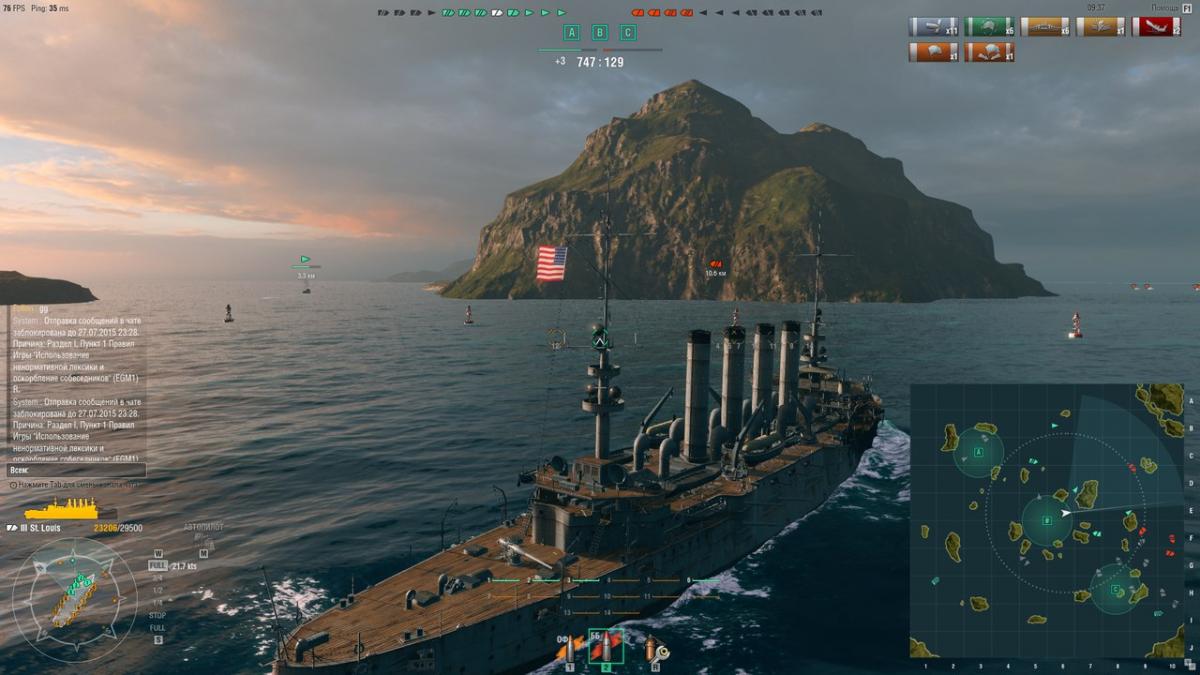Viewport: 1200px width, 675px height.
Task: Set engine telegraph to STOP
Action: (157, 616)
